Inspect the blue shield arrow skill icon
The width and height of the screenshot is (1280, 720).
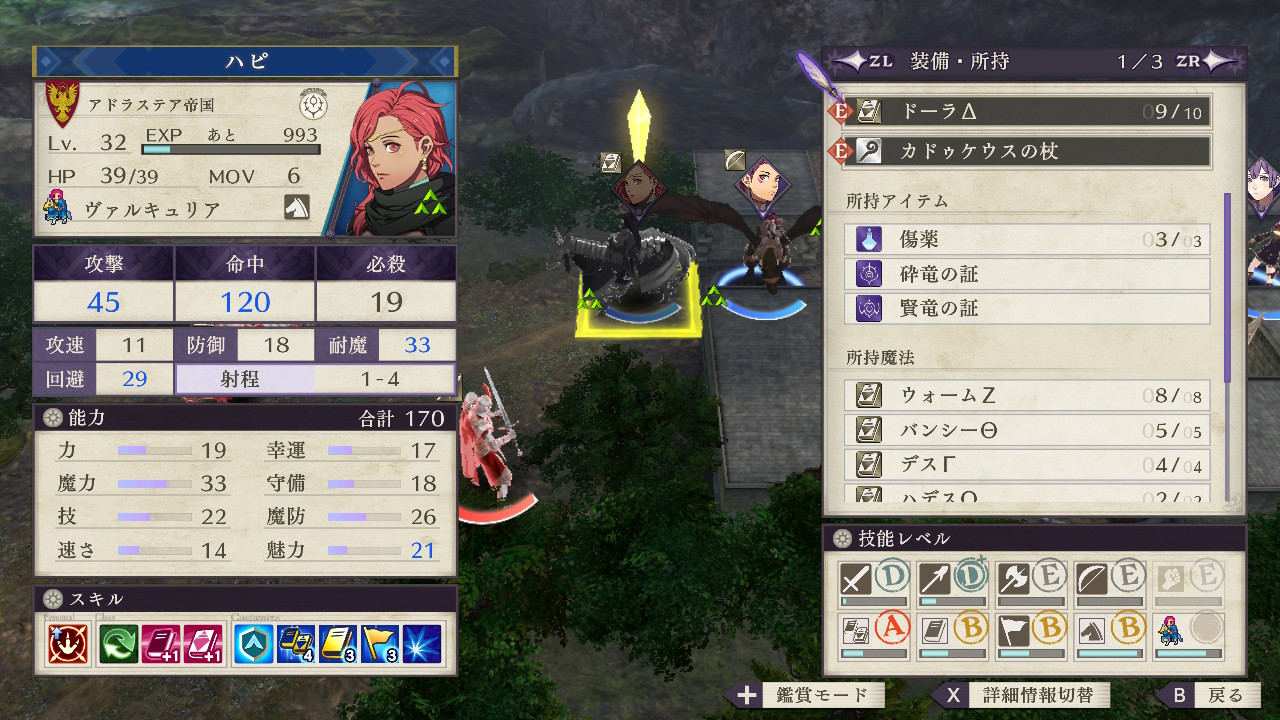[253, 645]
